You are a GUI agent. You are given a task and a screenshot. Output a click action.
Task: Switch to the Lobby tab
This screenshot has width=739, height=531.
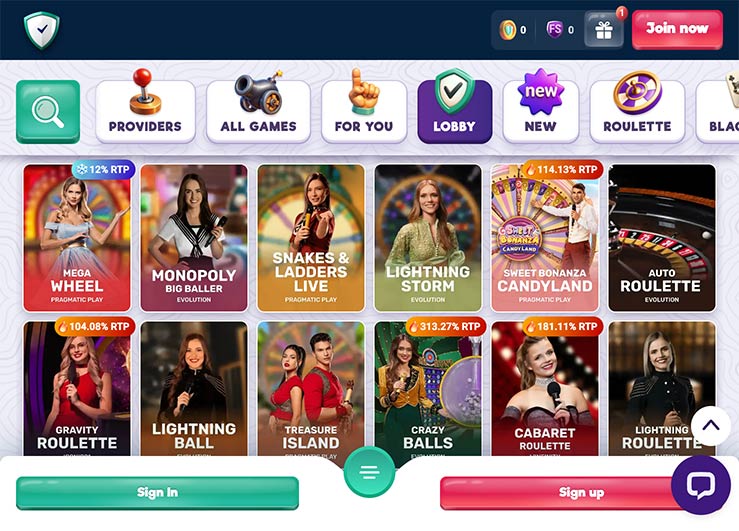pyautogui.click(x=454, y=111)
